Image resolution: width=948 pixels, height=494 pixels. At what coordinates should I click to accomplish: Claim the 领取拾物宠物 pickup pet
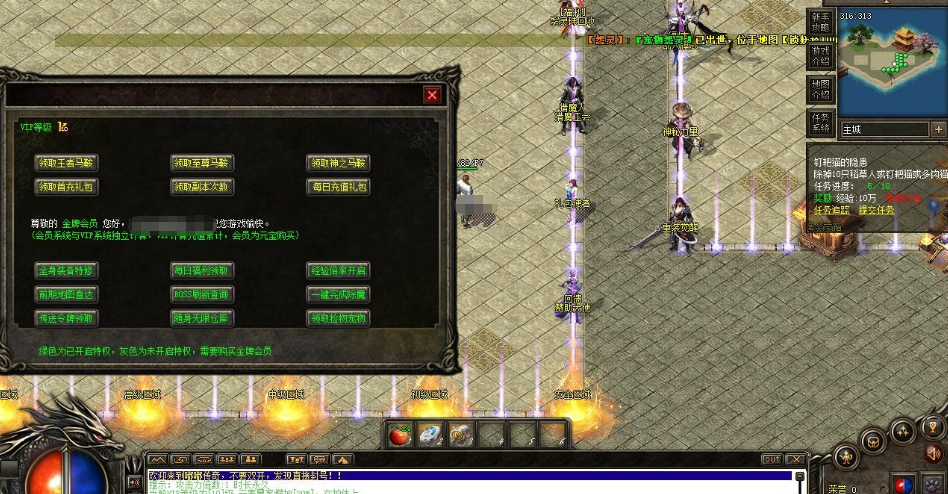tap(338, 318)
